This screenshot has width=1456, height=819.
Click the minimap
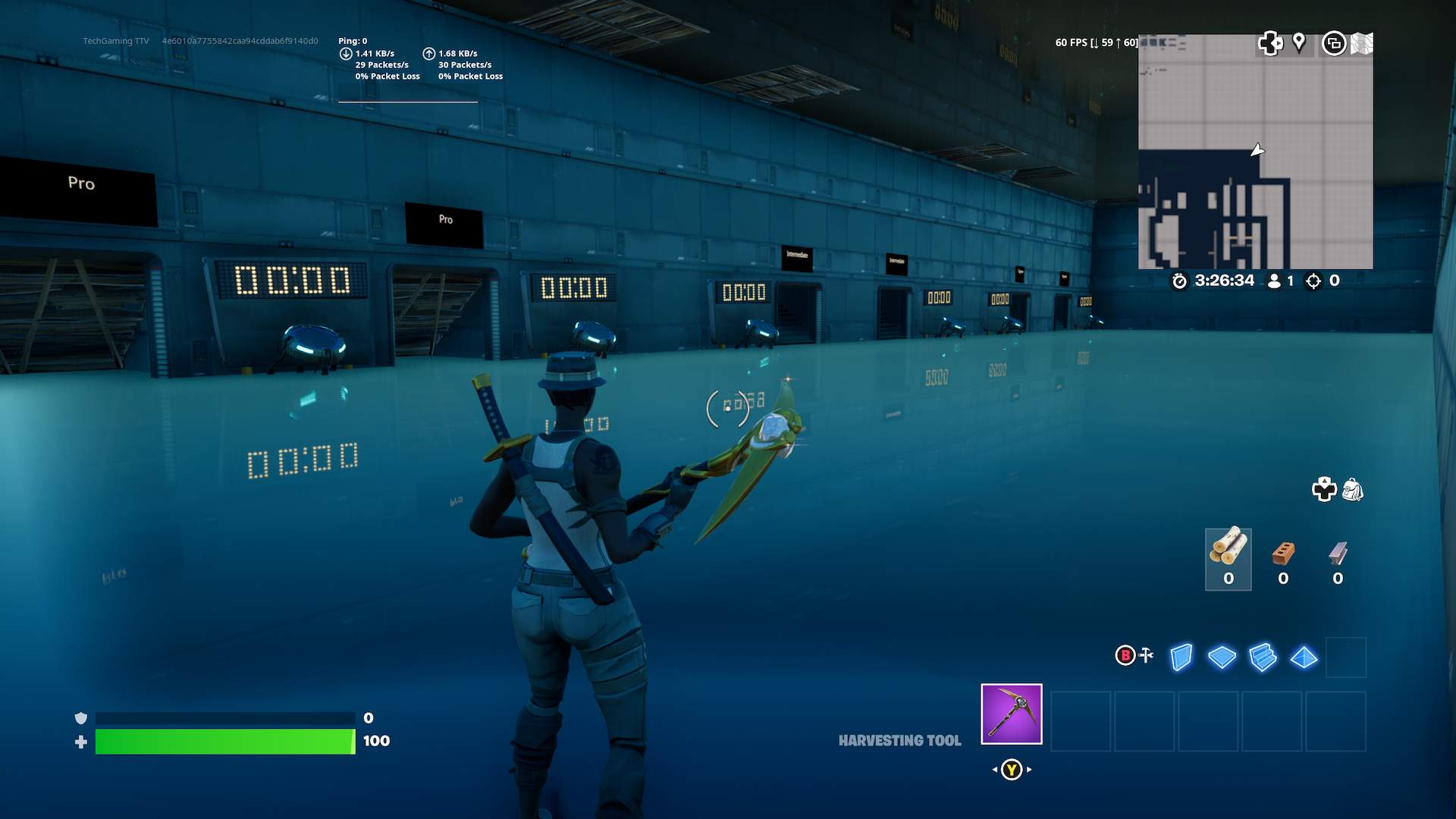[1255, 152]
